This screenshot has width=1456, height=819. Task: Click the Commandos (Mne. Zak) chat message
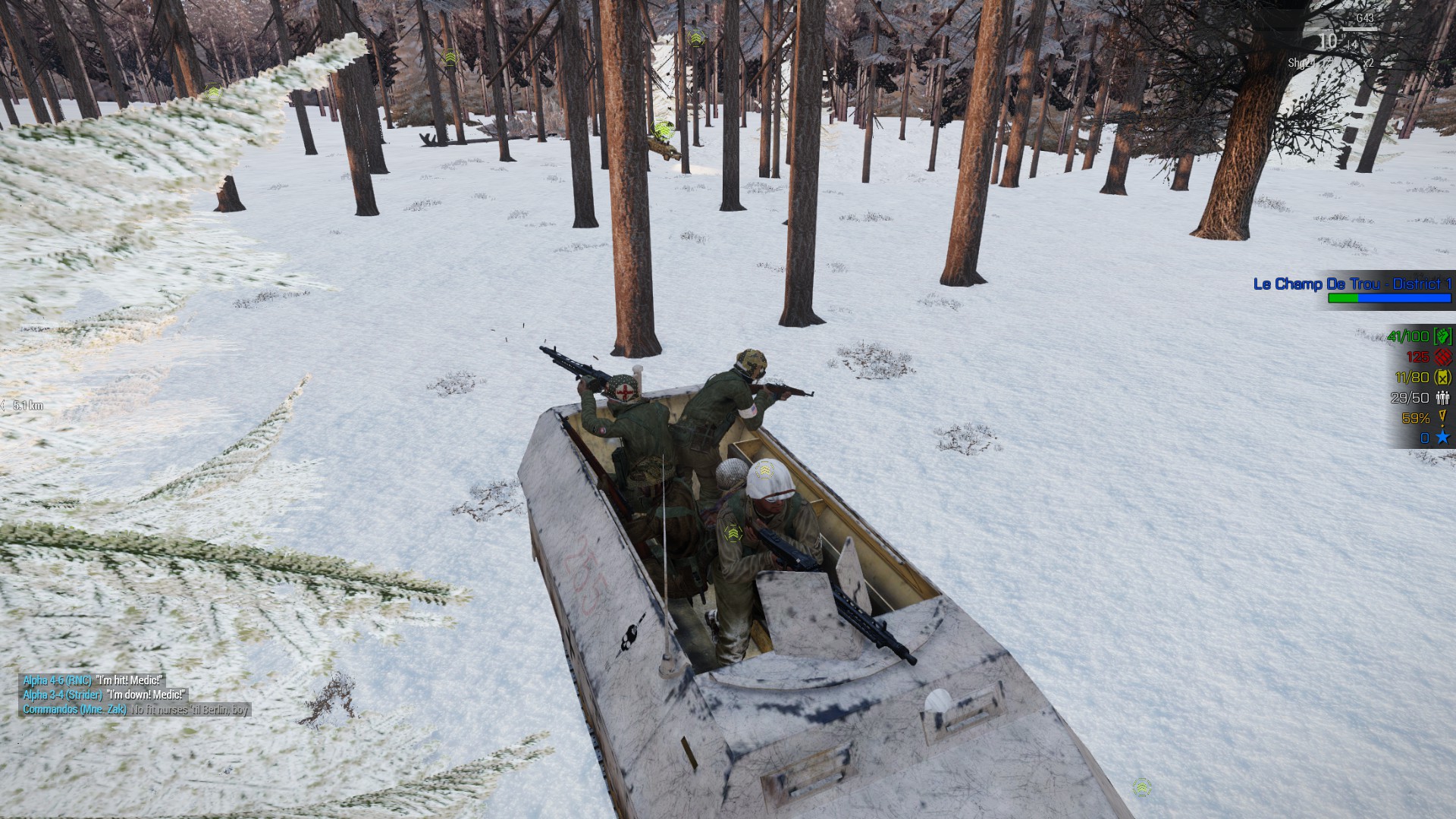pyautogui.click(x=136, y=710)
